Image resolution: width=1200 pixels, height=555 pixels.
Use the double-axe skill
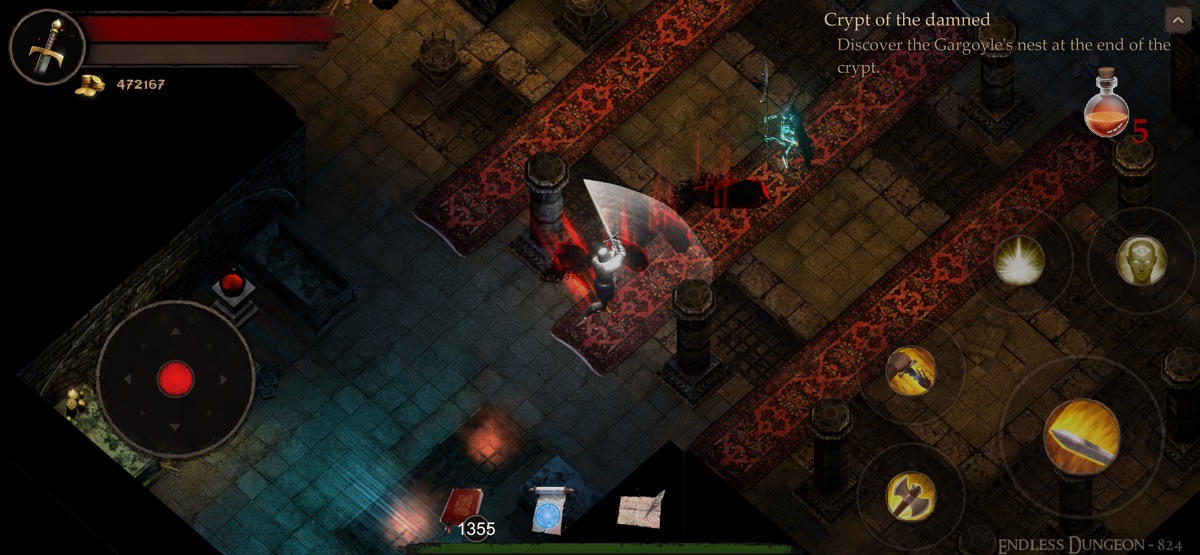pyautogui.click(x=911, y=495)
